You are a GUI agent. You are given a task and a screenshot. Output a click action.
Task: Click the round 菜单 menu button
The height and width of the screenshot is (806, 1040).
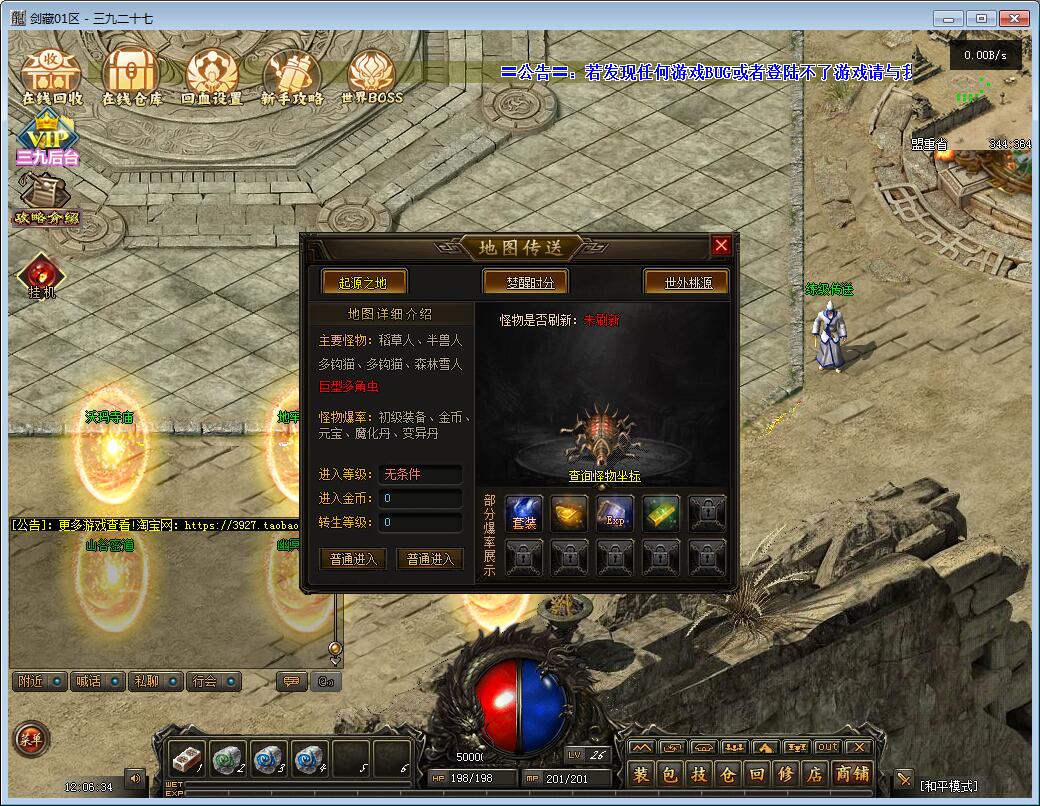[x=28, y=739]
